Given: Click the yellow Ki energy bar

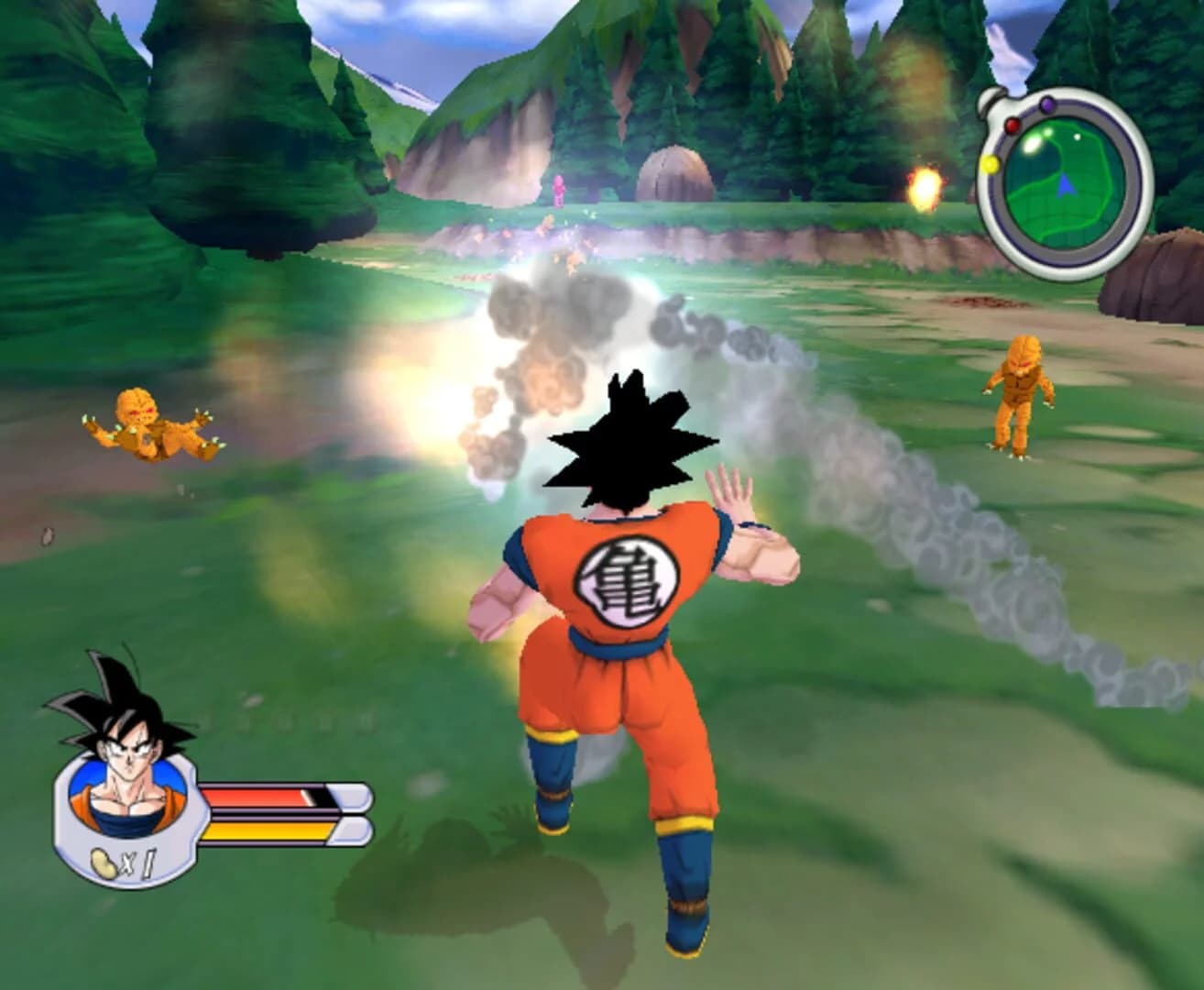Looking at the screenshot, I should 266,831.
